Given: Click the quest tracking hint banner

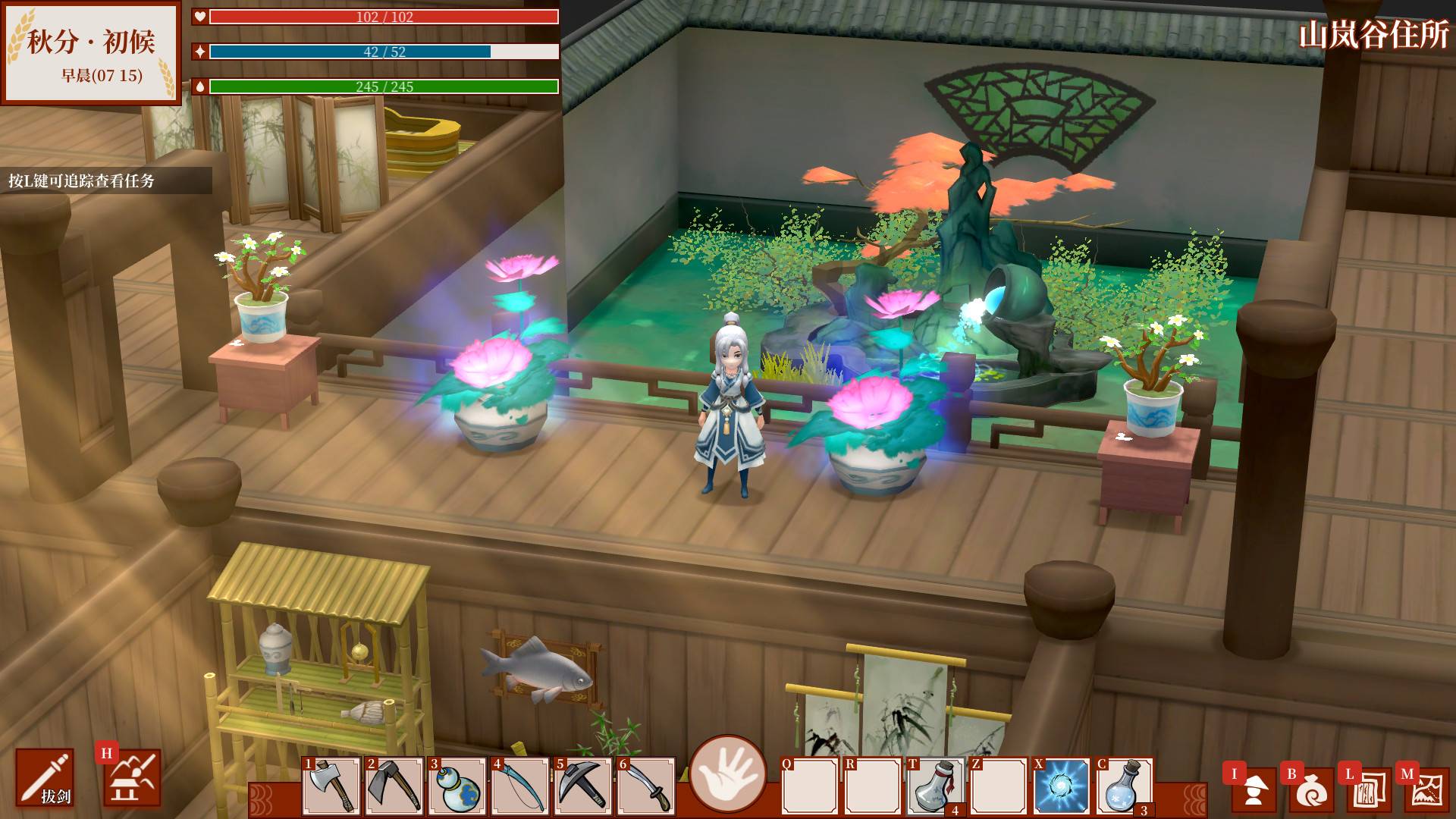Looking at the screenshot, I should [x=105, y=180].
